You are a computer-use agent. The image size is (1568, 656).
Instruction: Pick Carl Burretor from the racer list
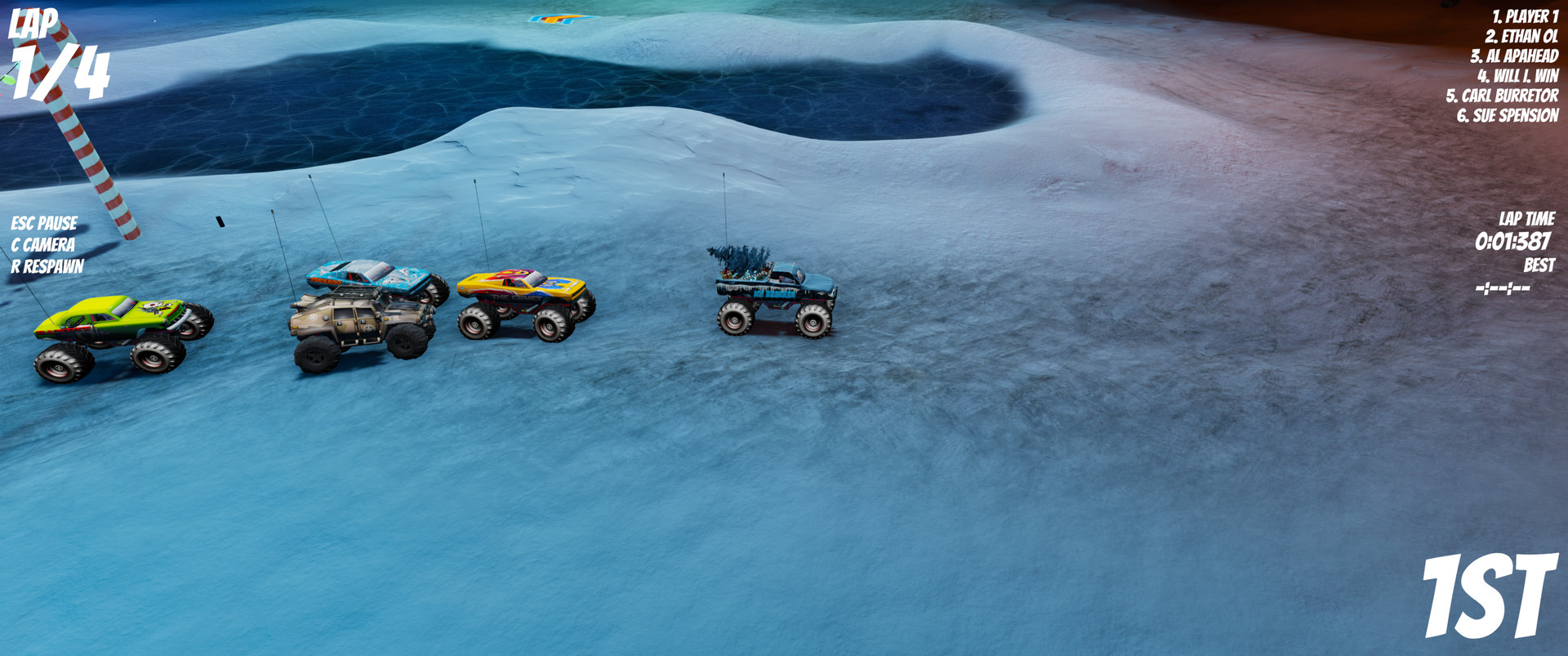(1501, 96)
